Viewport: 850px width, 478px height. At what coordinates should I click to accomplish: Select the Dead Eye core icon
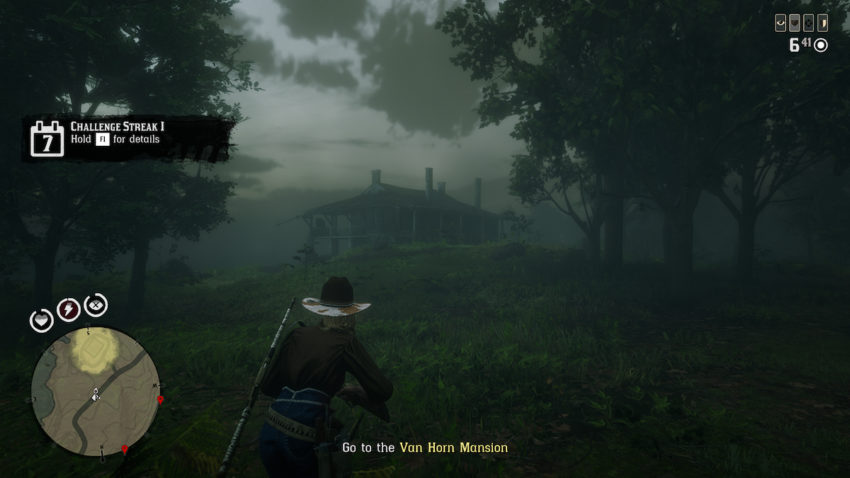[x=96, y=306]
